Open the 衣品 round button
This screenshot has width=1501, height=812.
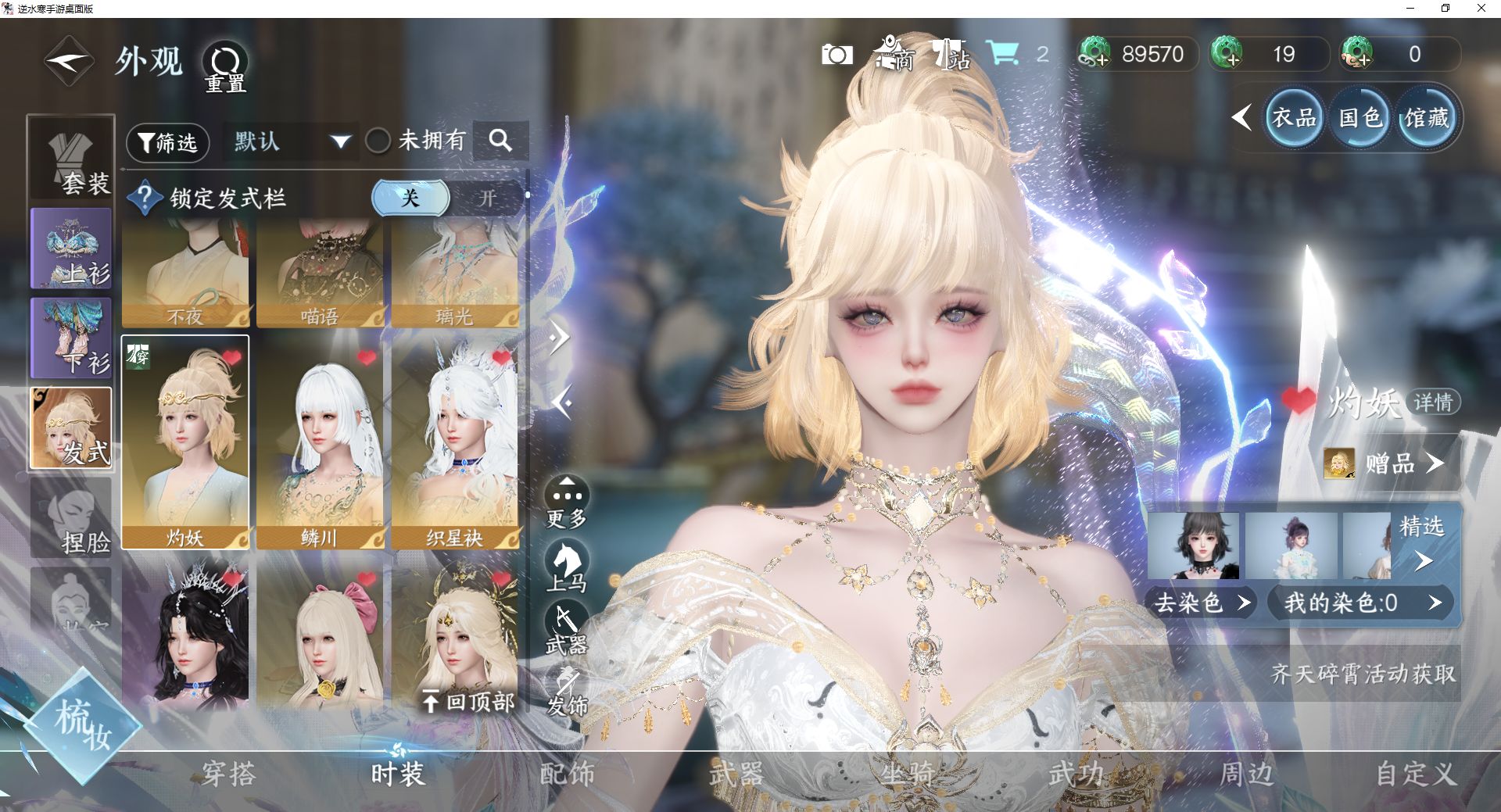click(x=1294, y=118)
